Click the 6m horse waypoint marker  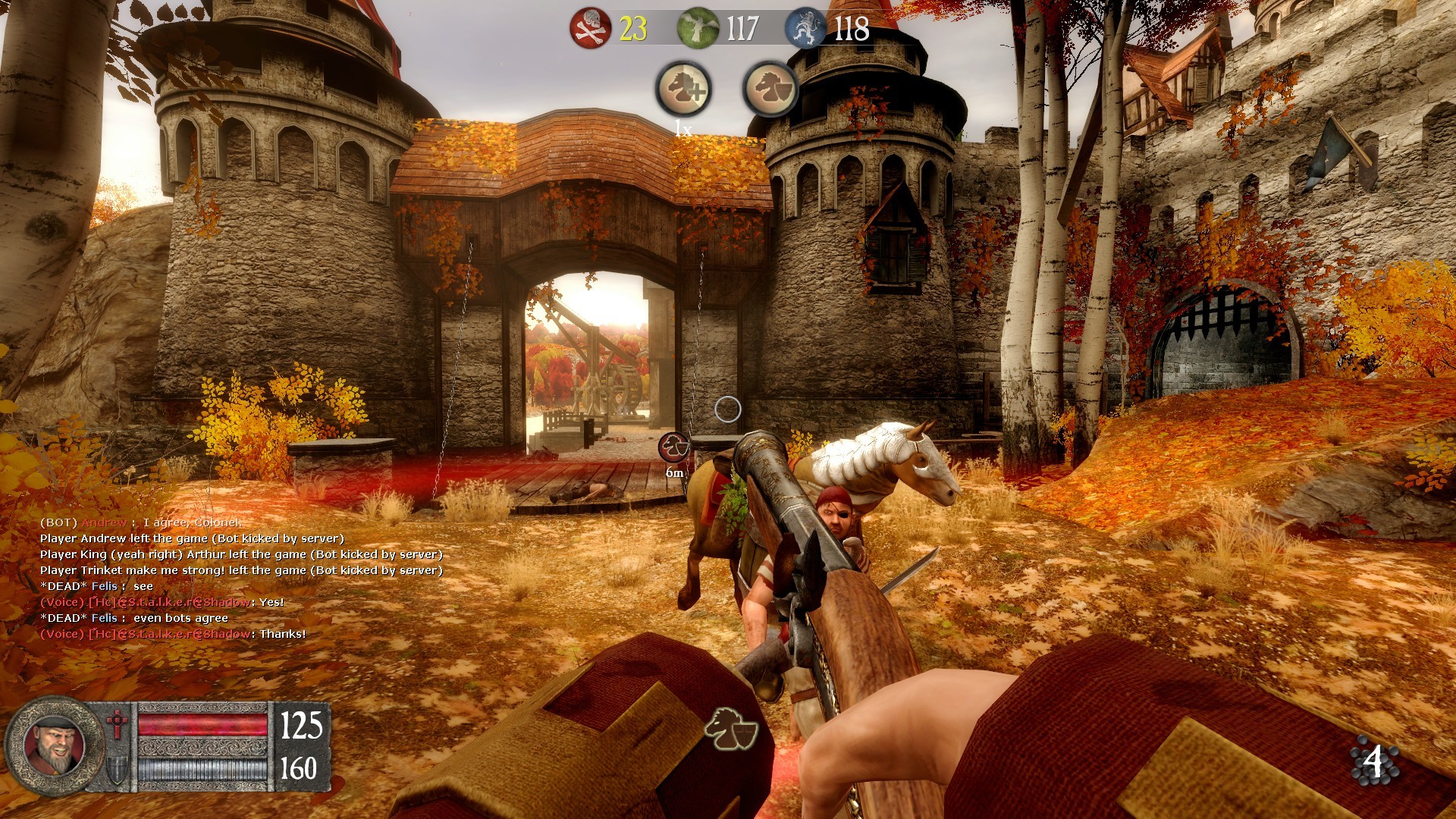coord(673,447)
